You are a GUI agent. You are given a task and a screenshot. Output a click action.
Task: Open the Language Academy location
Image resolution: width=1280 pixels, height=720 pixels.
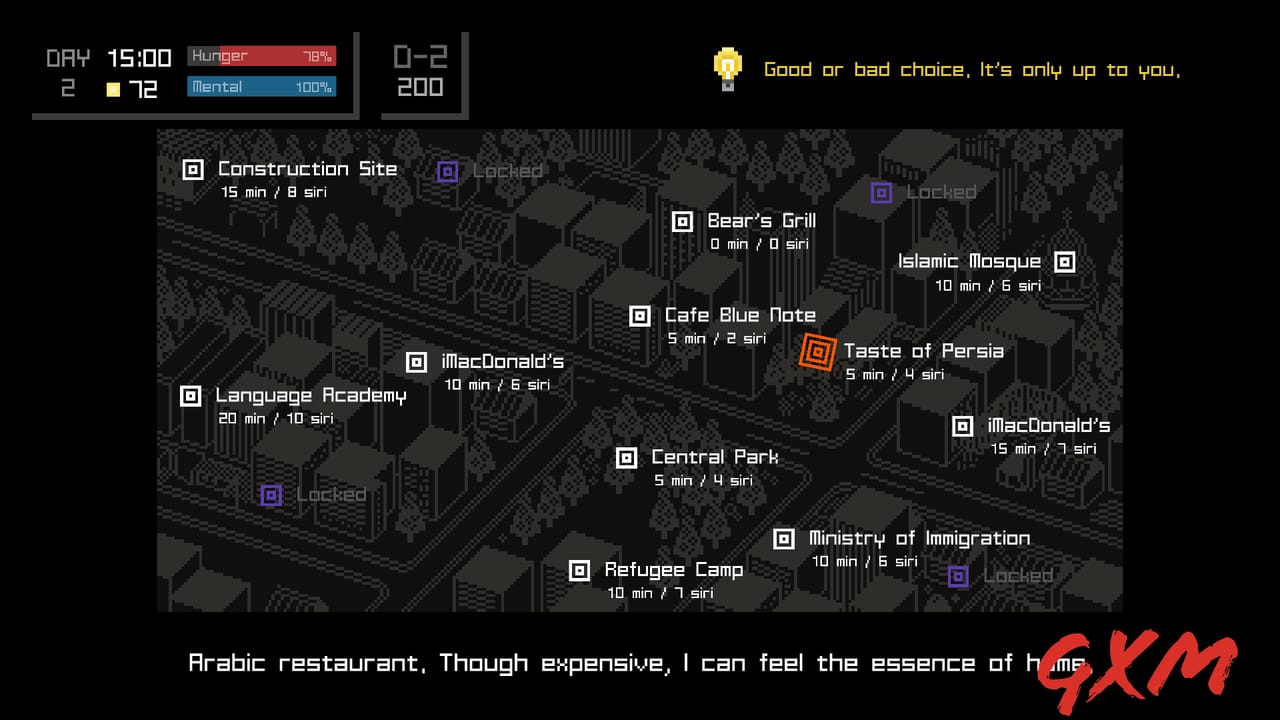click(190, 395)
